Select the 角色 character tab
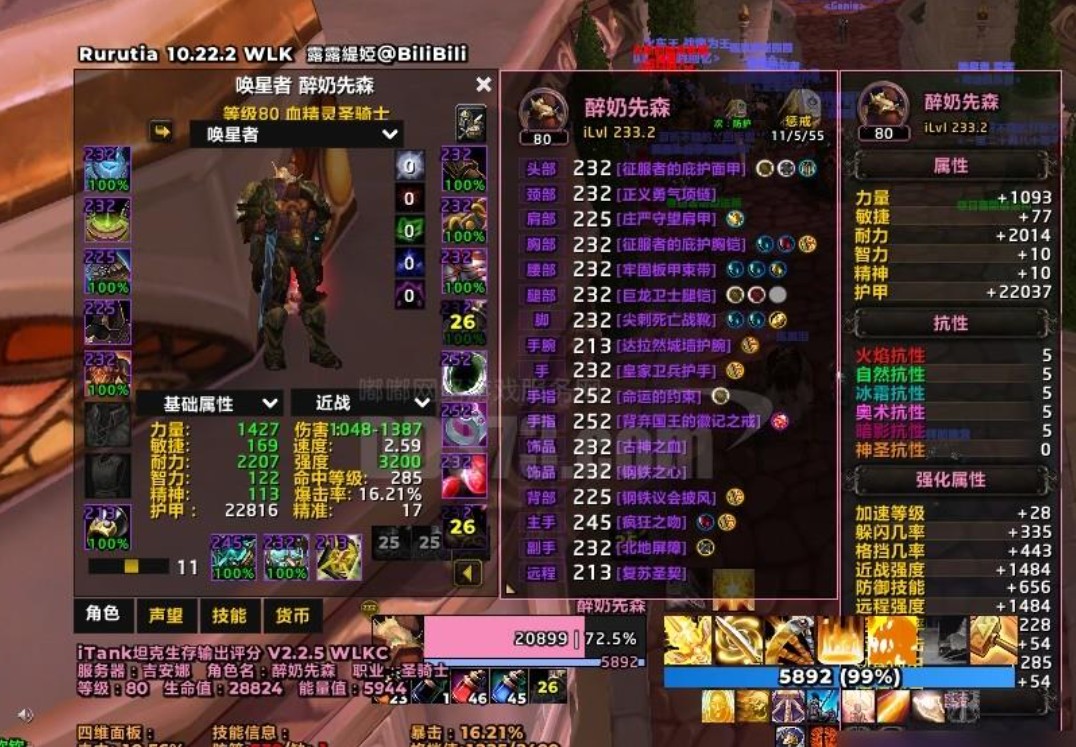 pos(103,615)
